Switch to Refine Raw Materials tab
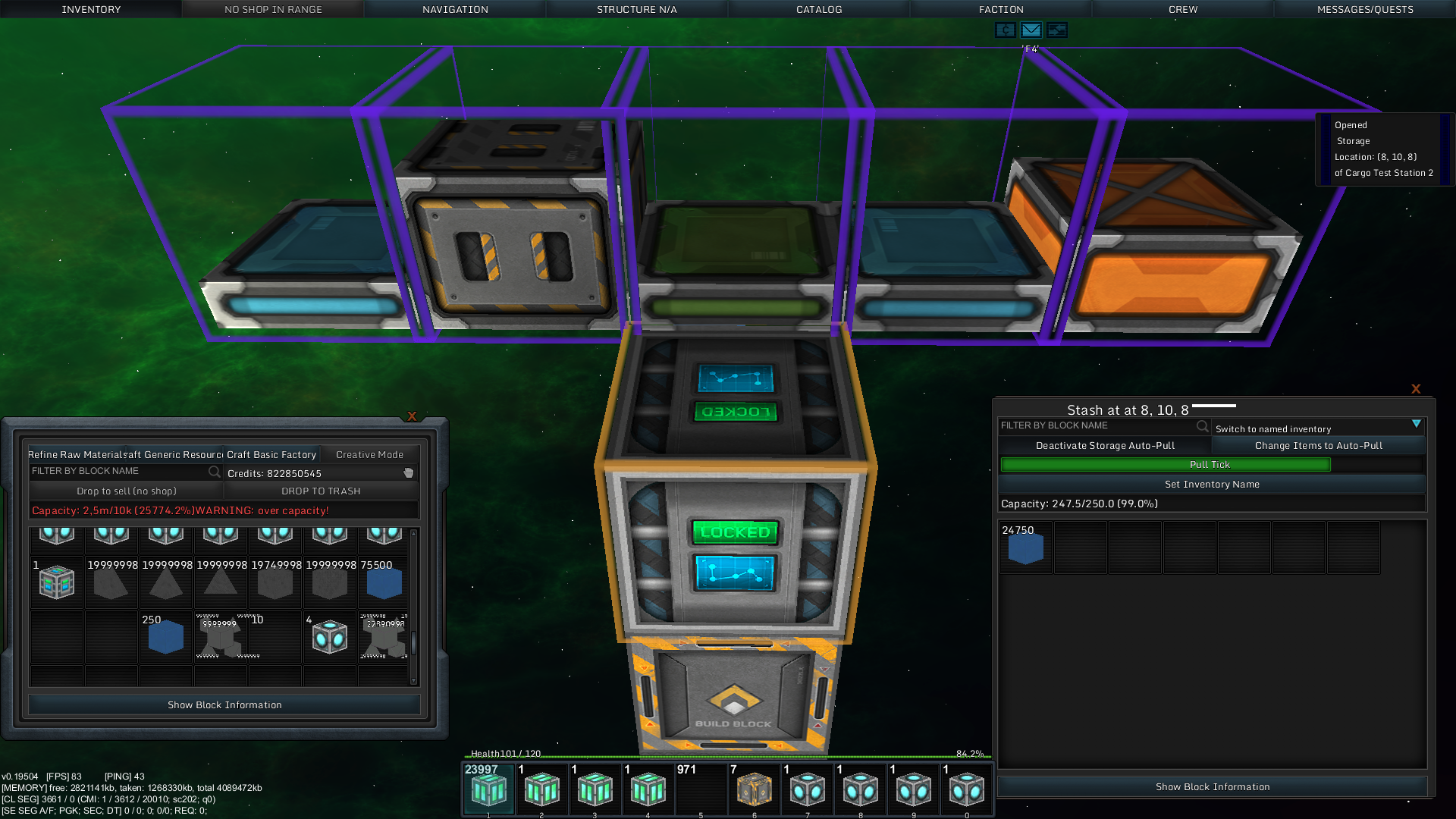Viewport: 1456px width, 819px height. tap(76, 454)
